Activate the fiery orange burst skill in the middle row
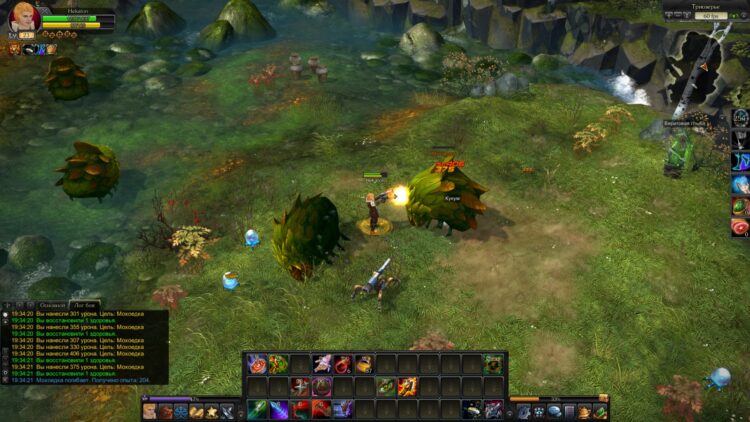This screenshot has height=422, width=750. pyautogui.click(x=407, y=386)
